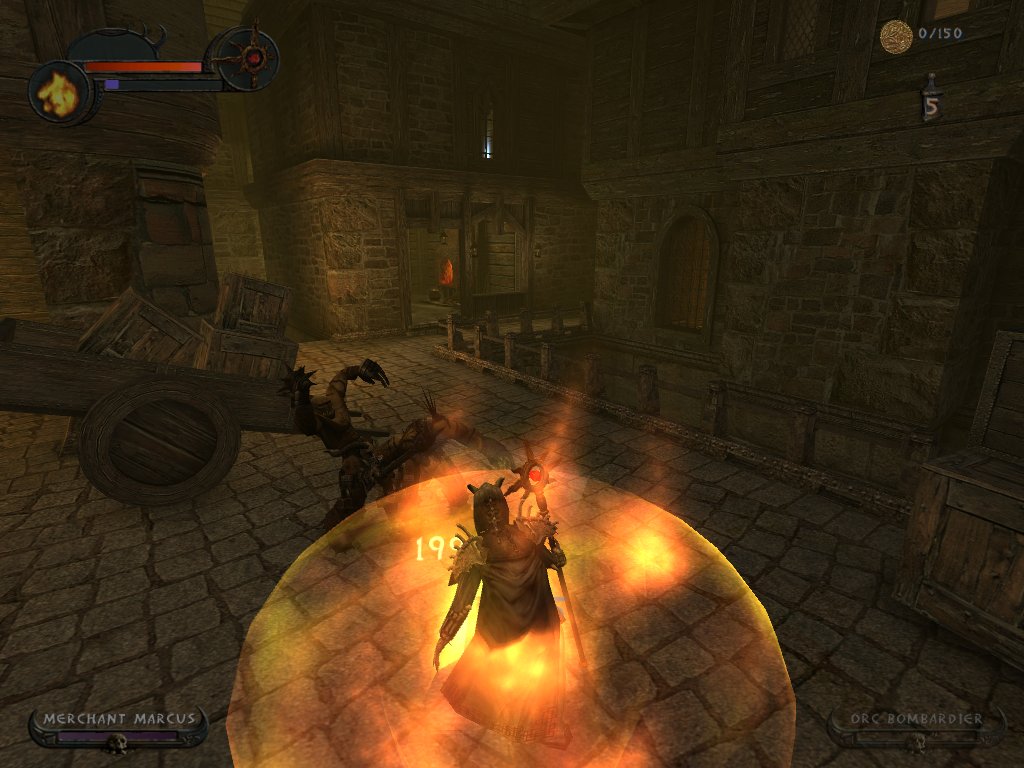This screenshot has height=768, width=1024.
Task: Select the Orc Bombardier target plate
Action: pos(916,727)
